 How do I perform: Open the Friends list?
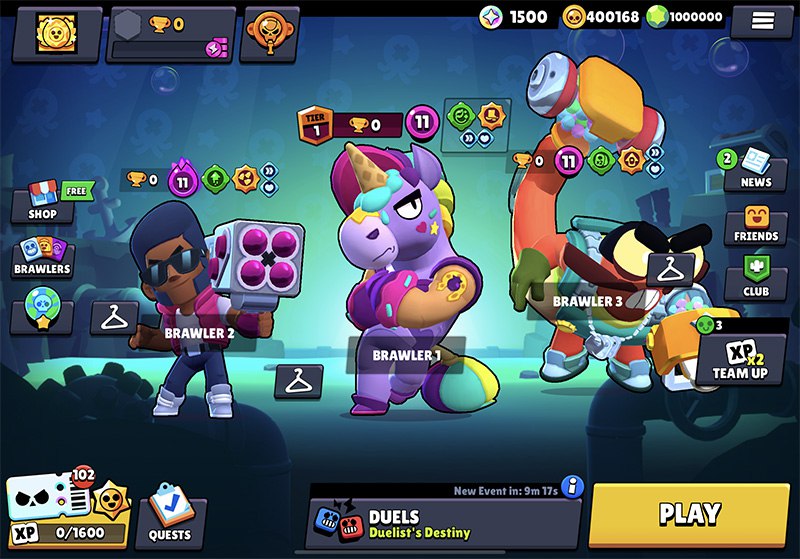point(755,226)
